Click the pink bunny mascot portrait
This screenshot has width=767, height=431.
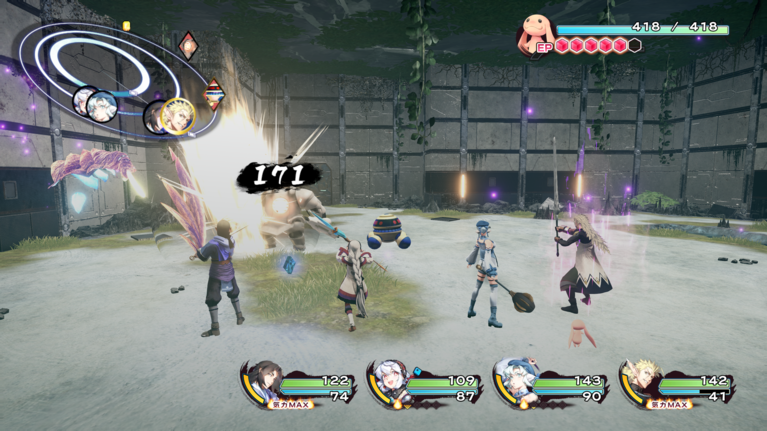[x=536, y=35]
